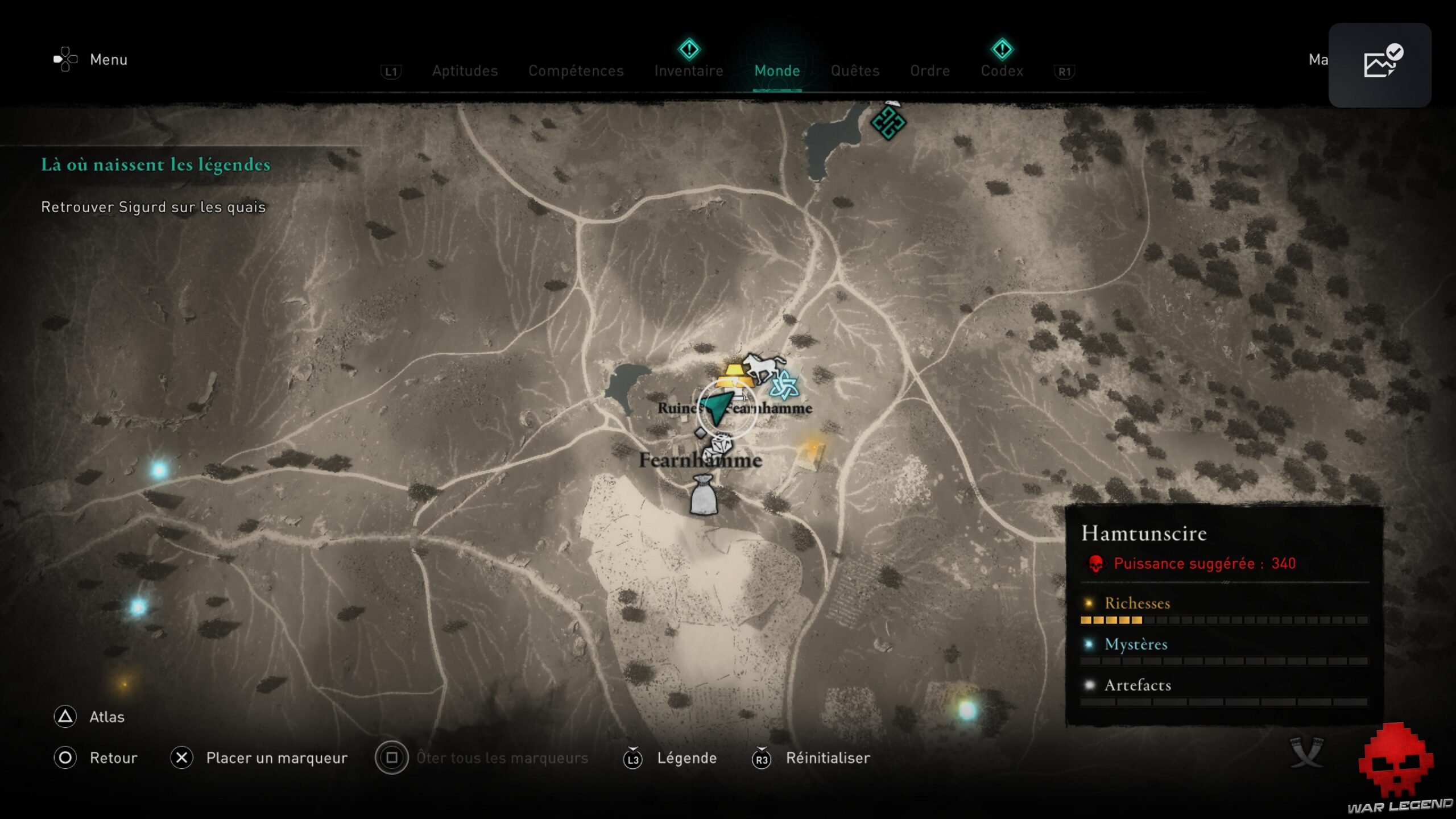Show the Codex tab

(x=1002, y=71)
